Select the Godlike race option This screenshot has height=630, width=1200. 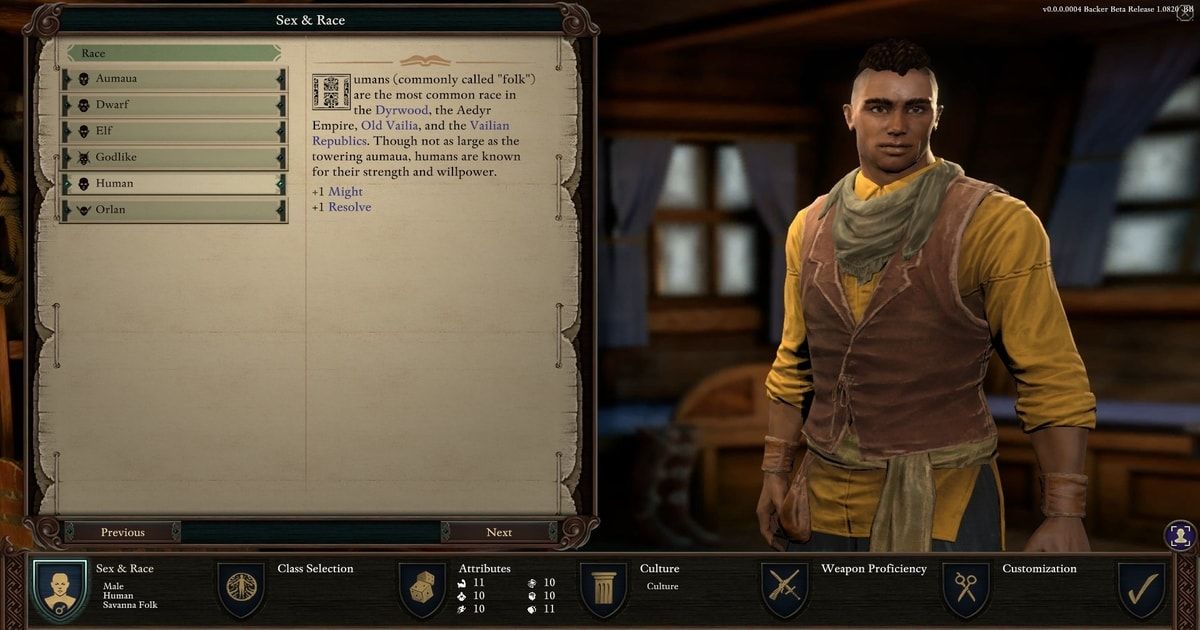(174, 157)
